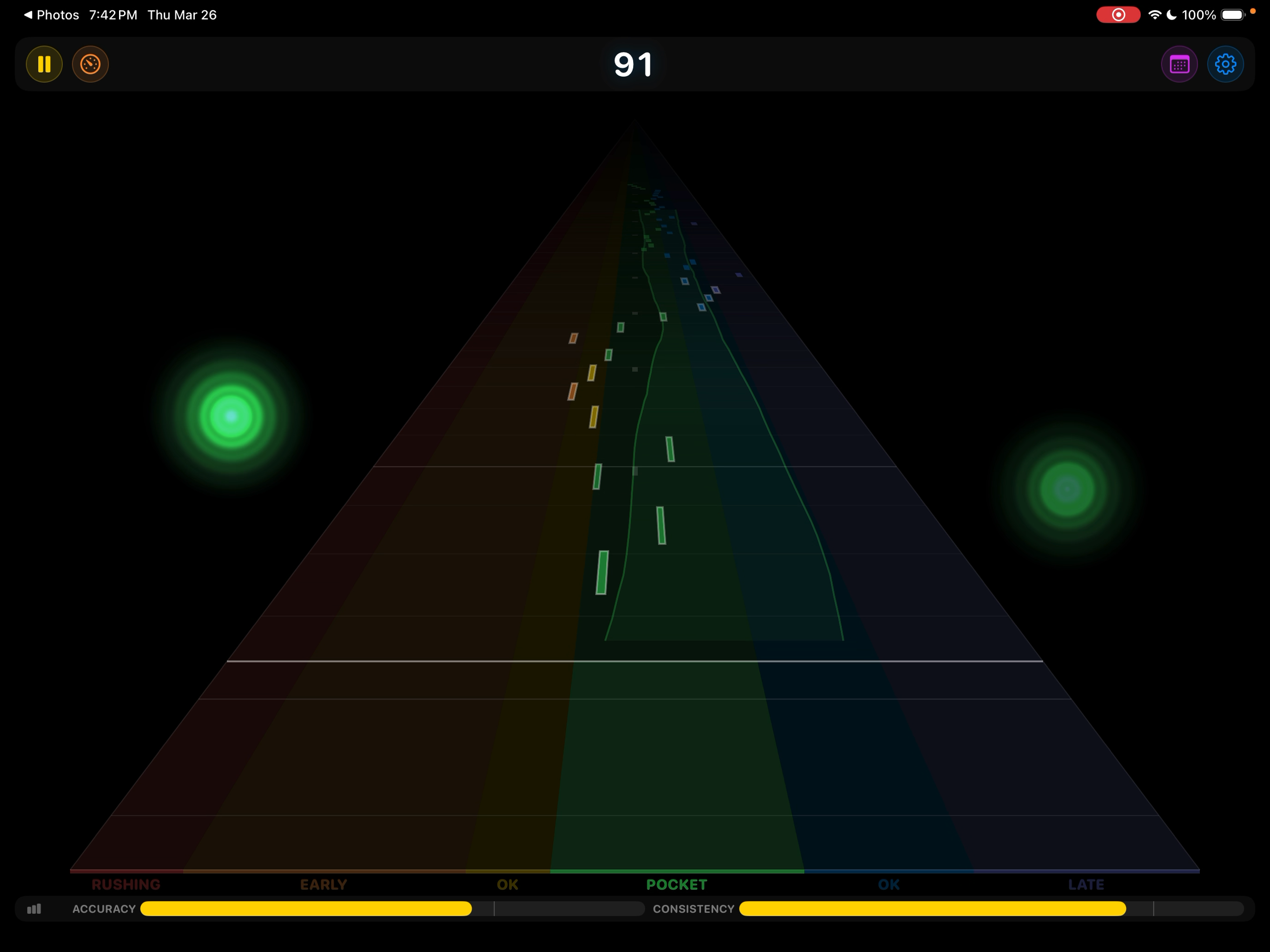Tap the red screen recording indicator
1270x952 pixels.
pyautogui.click(x=1118, y=14)
